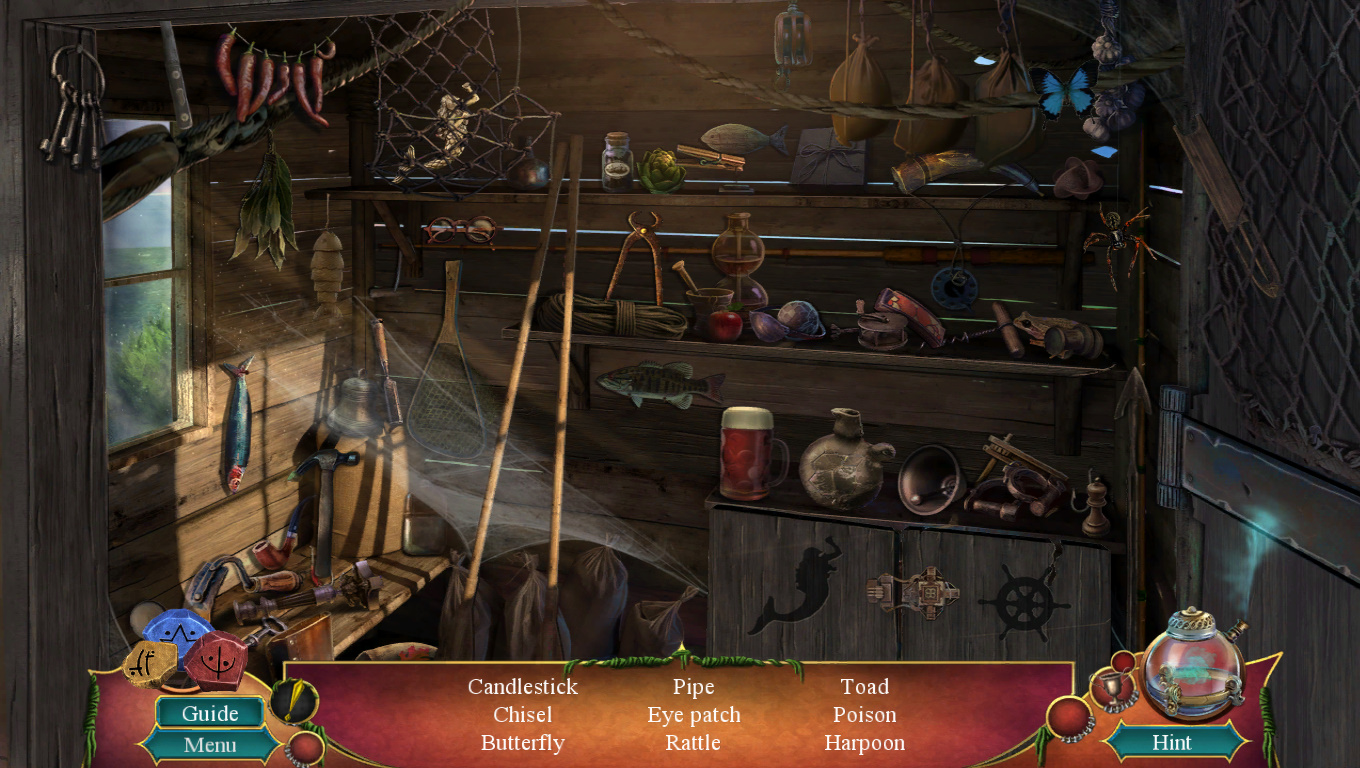
Task: Click the glass hint orb
Action: click(1193, 663)
